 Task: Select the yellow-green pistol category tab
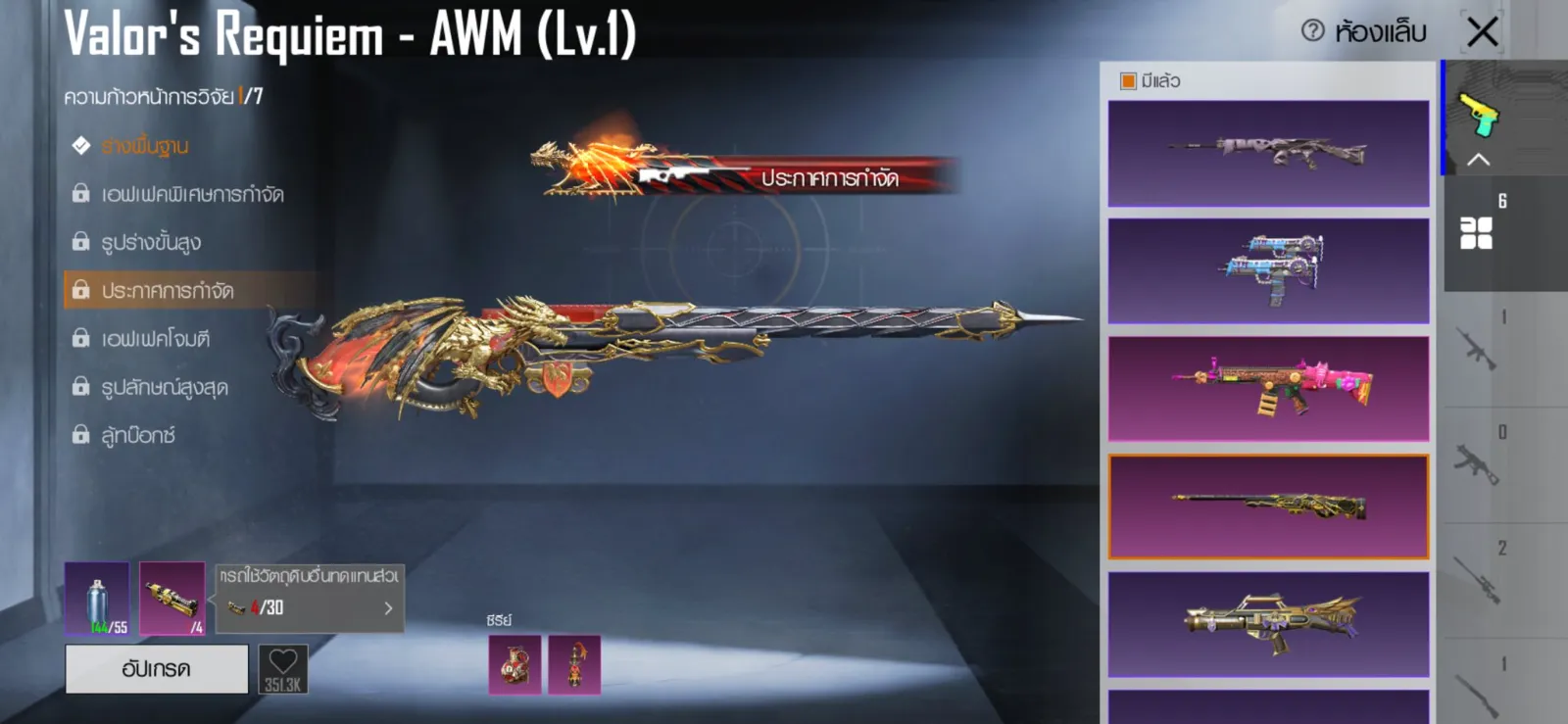click(1479, 116)
